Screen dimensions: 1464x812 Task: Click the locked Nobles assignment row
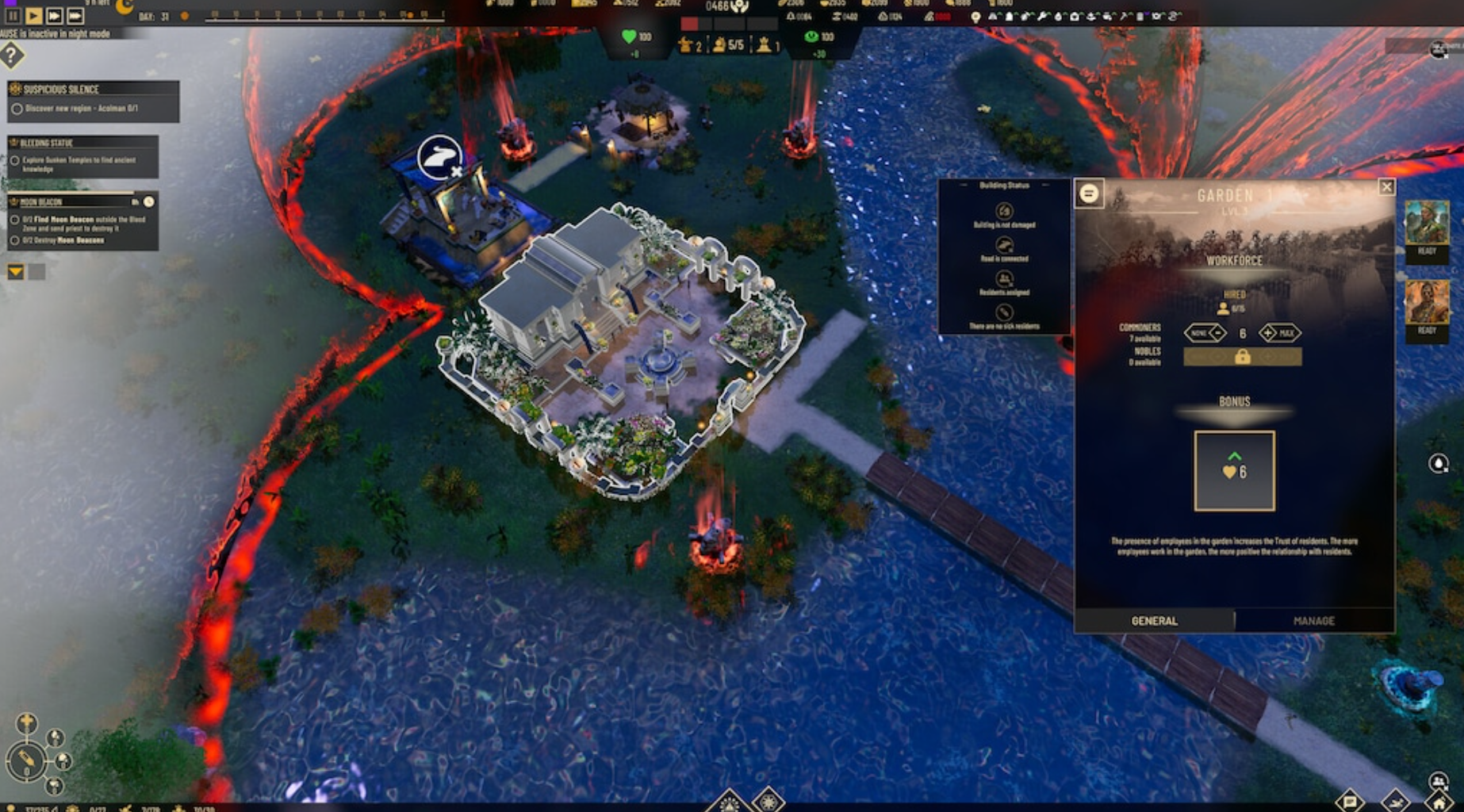tap(1243, 357)
